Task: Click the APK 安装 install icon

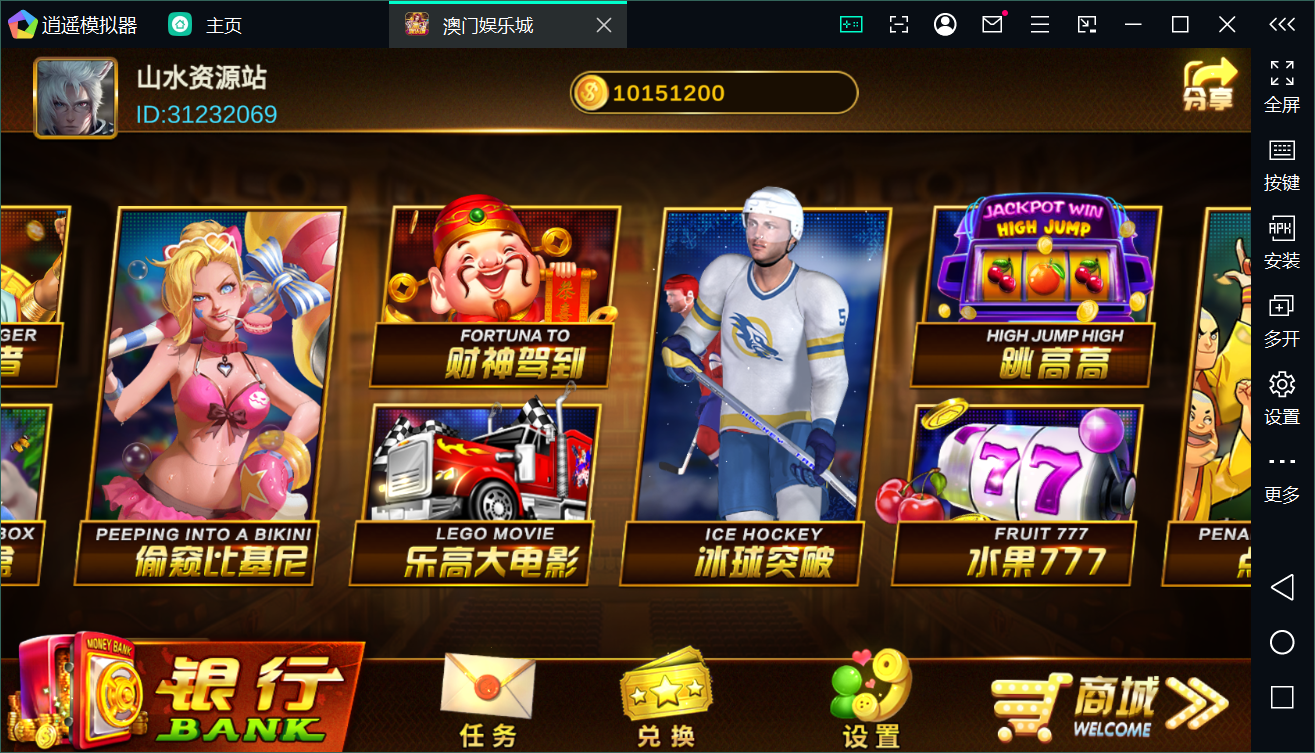Action: click(1281, 227)
